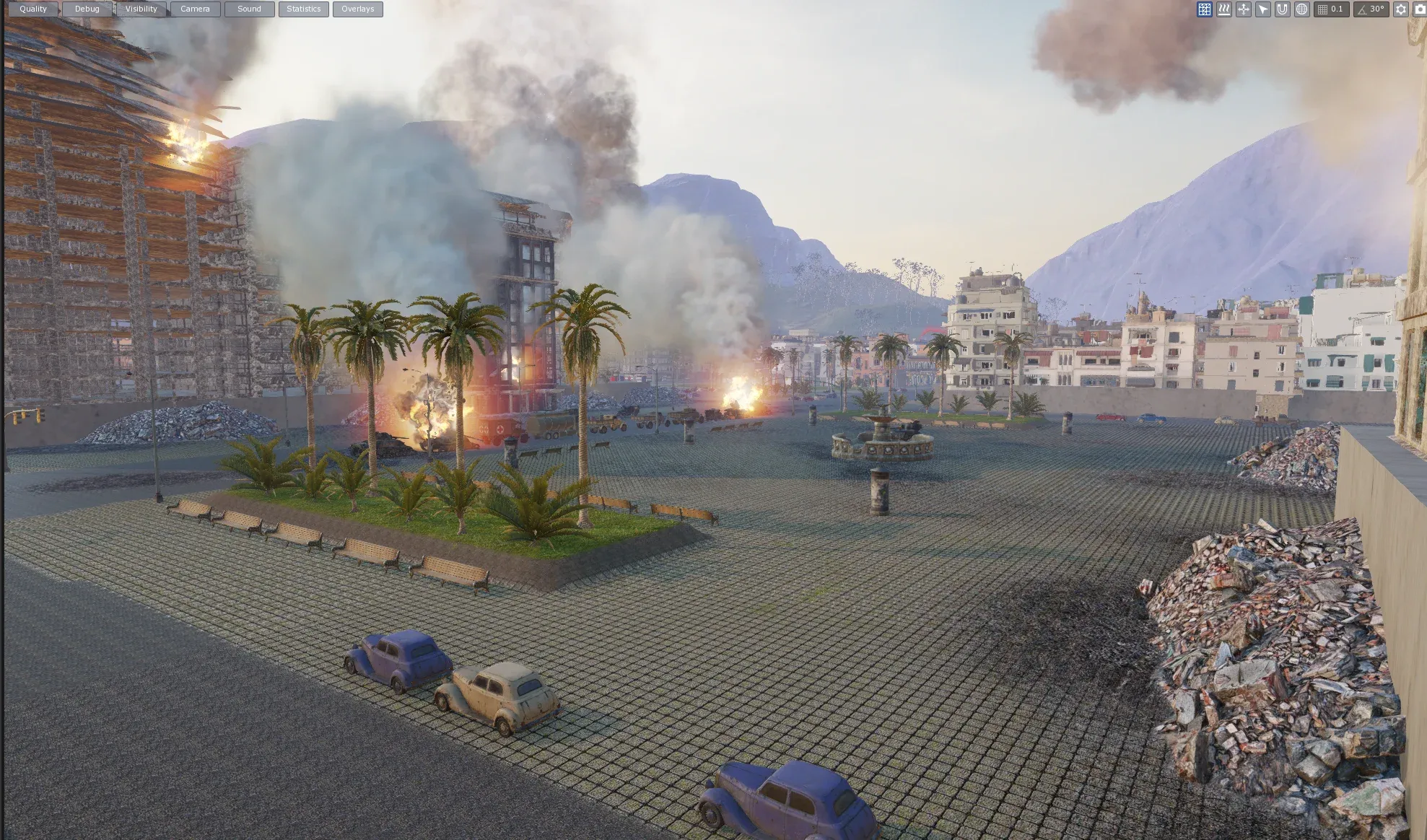Open the gear settings button

1400,9
